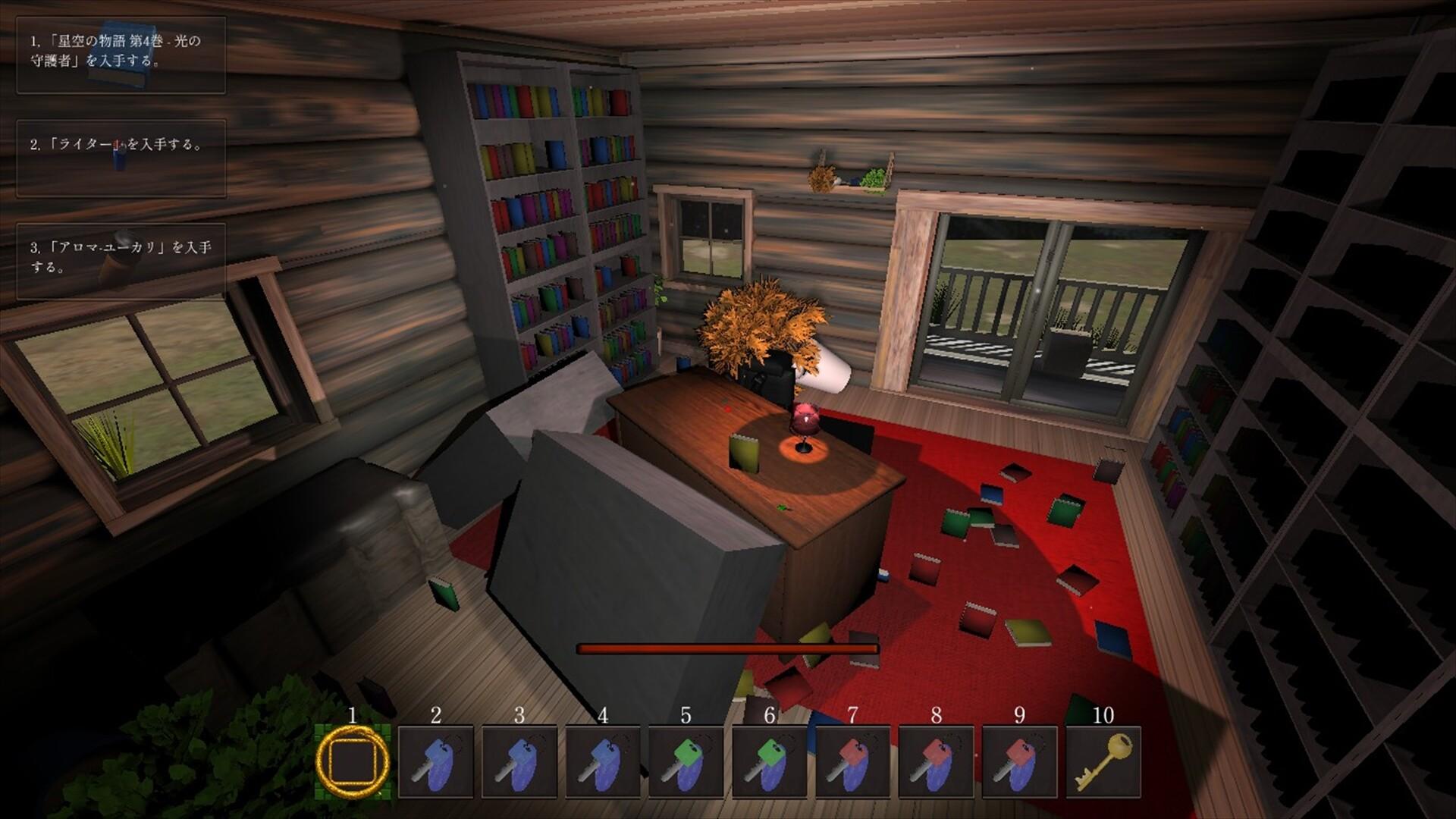Choose the green key tag in slot 6

pos(770,761)
